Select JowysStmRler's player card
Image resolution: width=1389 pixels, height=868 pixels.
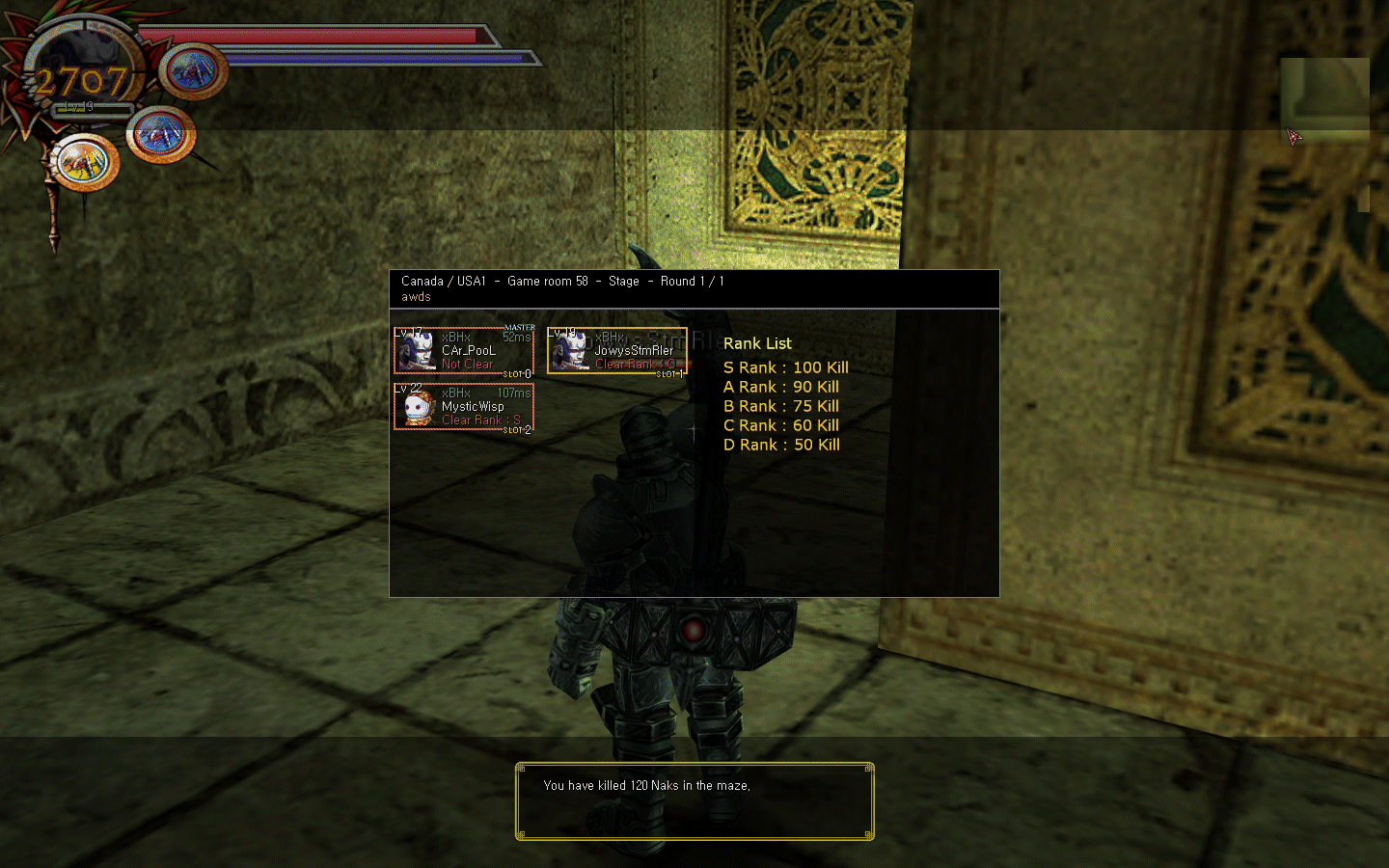[617, 351]
